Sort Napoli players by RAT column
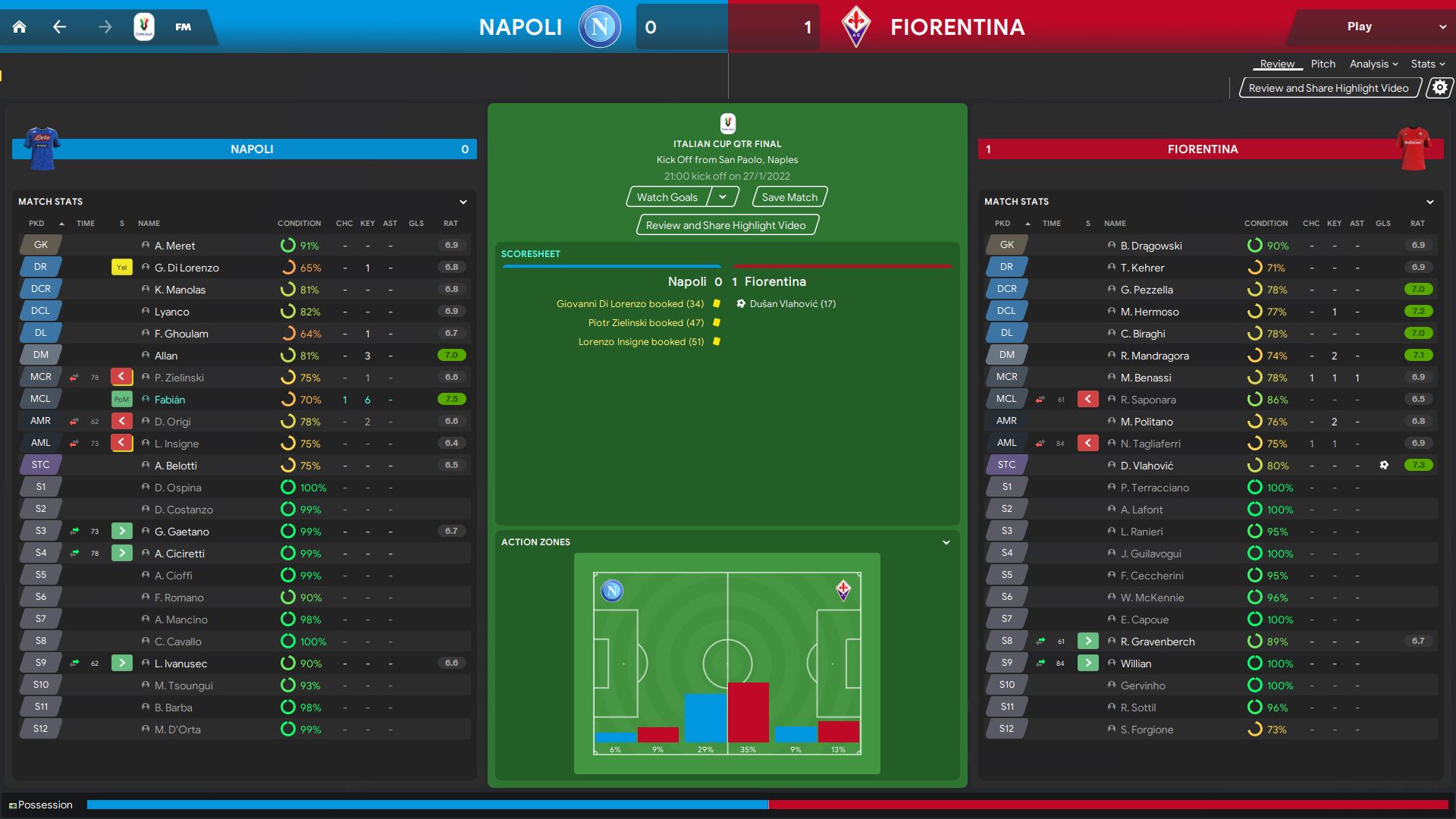 click(450, 224)
